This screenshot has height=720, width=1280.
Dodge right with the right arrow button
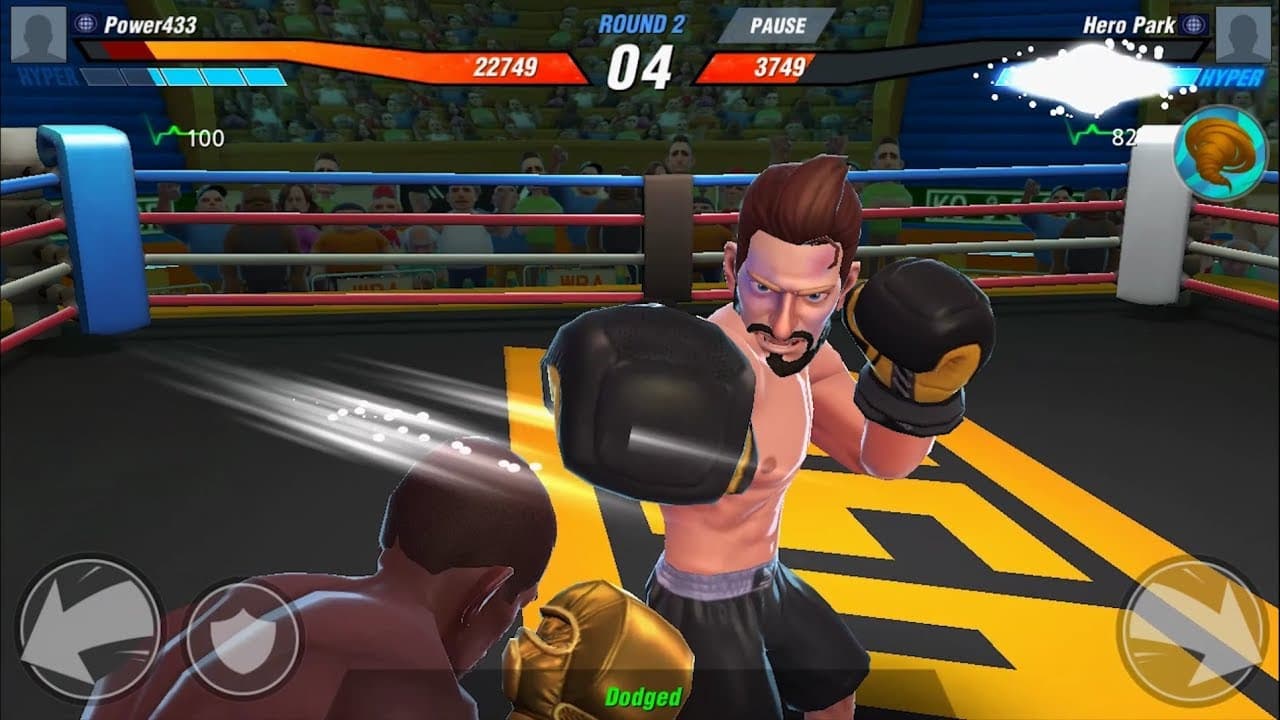1191,630
